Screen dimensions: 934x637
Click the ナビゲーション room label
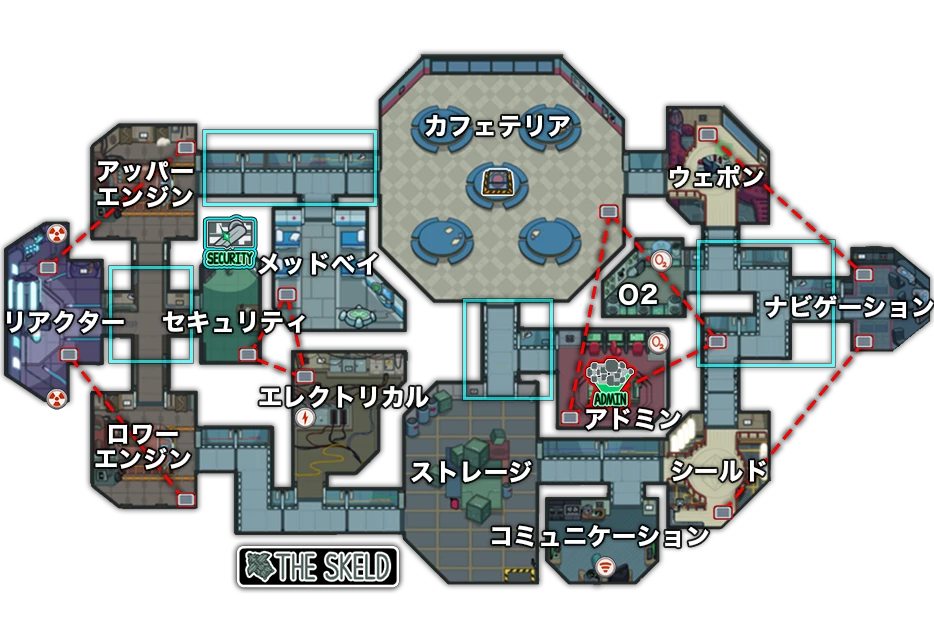pyautogui.click(x=849, y=307)
